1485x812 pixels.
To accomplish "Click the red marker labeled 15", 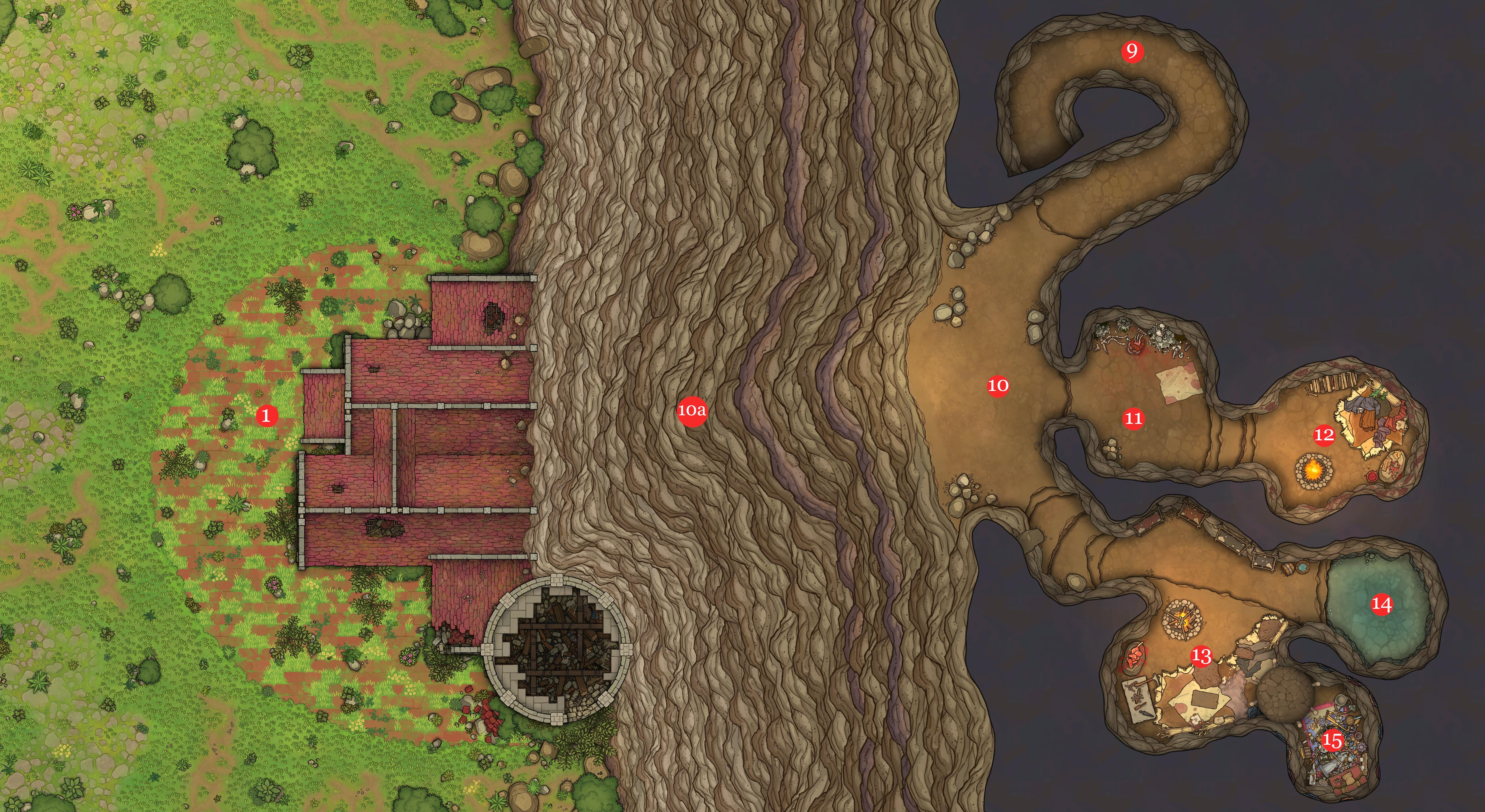I will [1332, 741].
